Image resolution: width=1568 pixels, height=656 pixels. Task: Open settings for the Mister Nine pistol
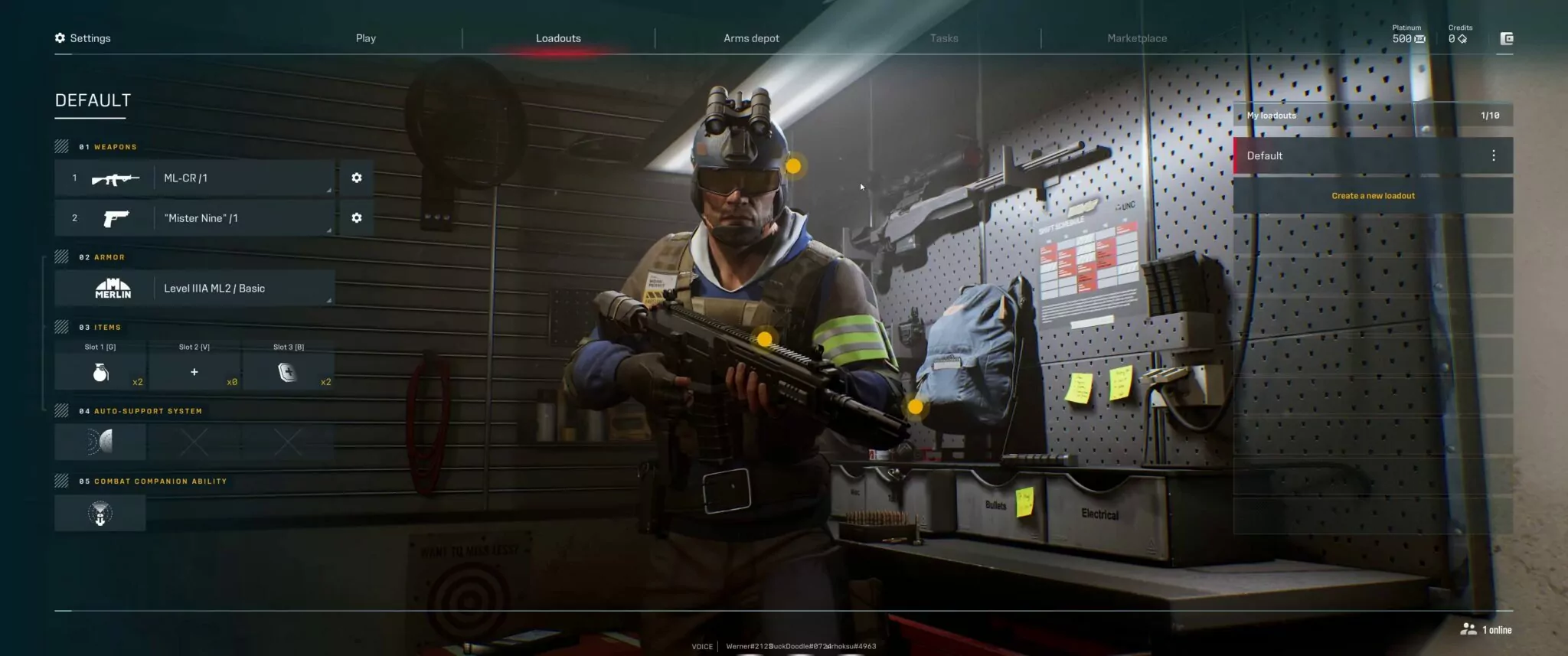pyautogui.click(x=355, y=217)
